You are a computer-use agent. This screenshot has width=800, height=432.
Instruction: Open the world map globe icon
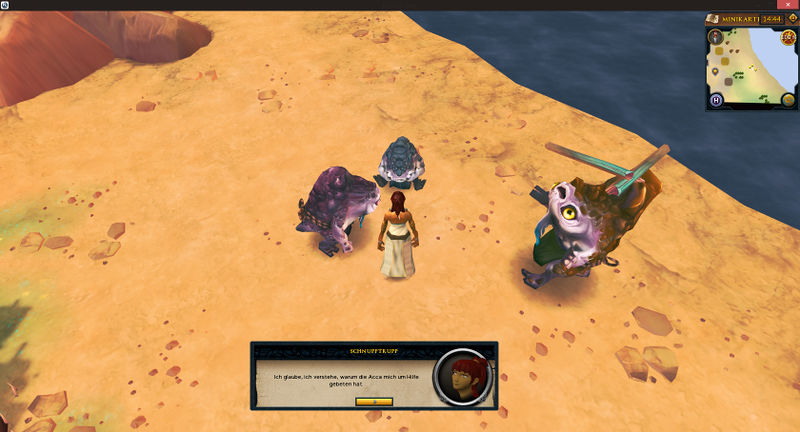788,99
